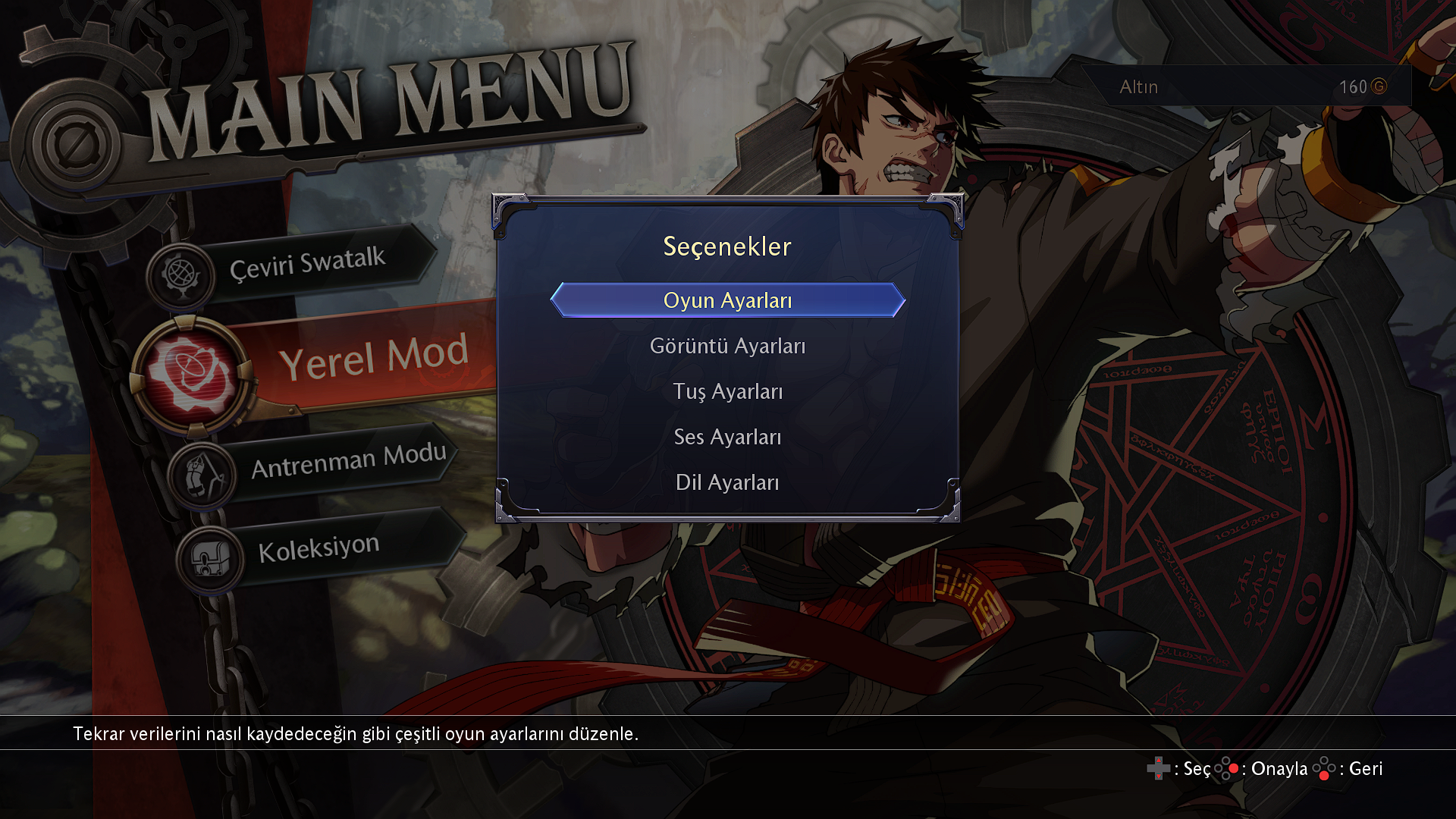Open Ses Ayarları sound settings
1456x819 pixels.
coord(727,437)
